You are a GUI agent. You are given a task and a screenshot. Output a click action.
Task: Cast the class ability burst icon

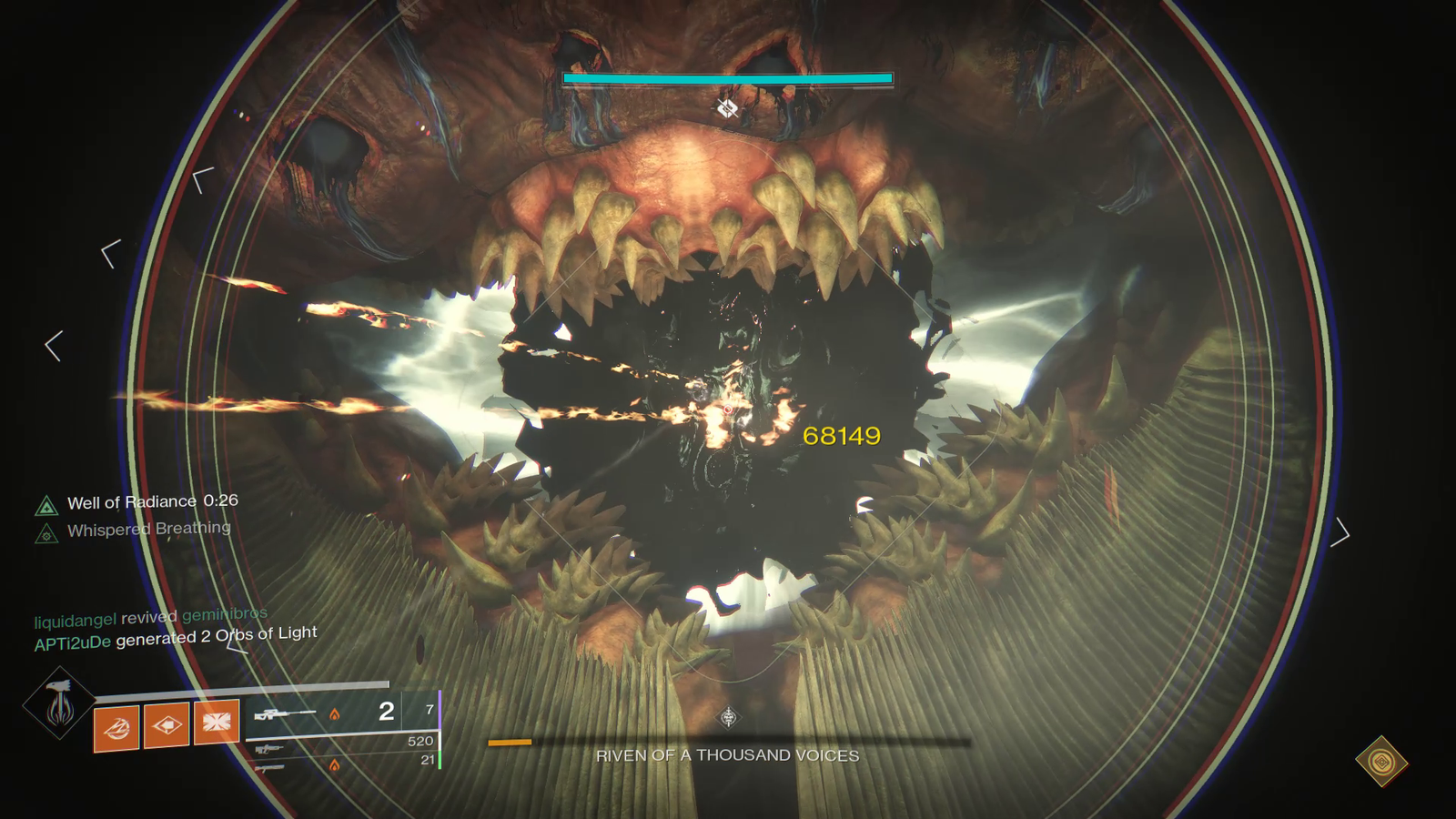click(x=217, y=722)
